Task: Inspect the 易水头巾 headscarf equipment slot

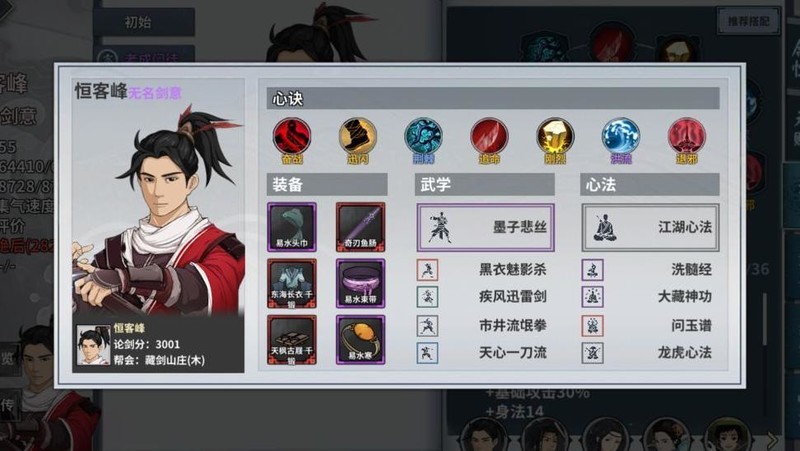Action: [x=292, y=227]
